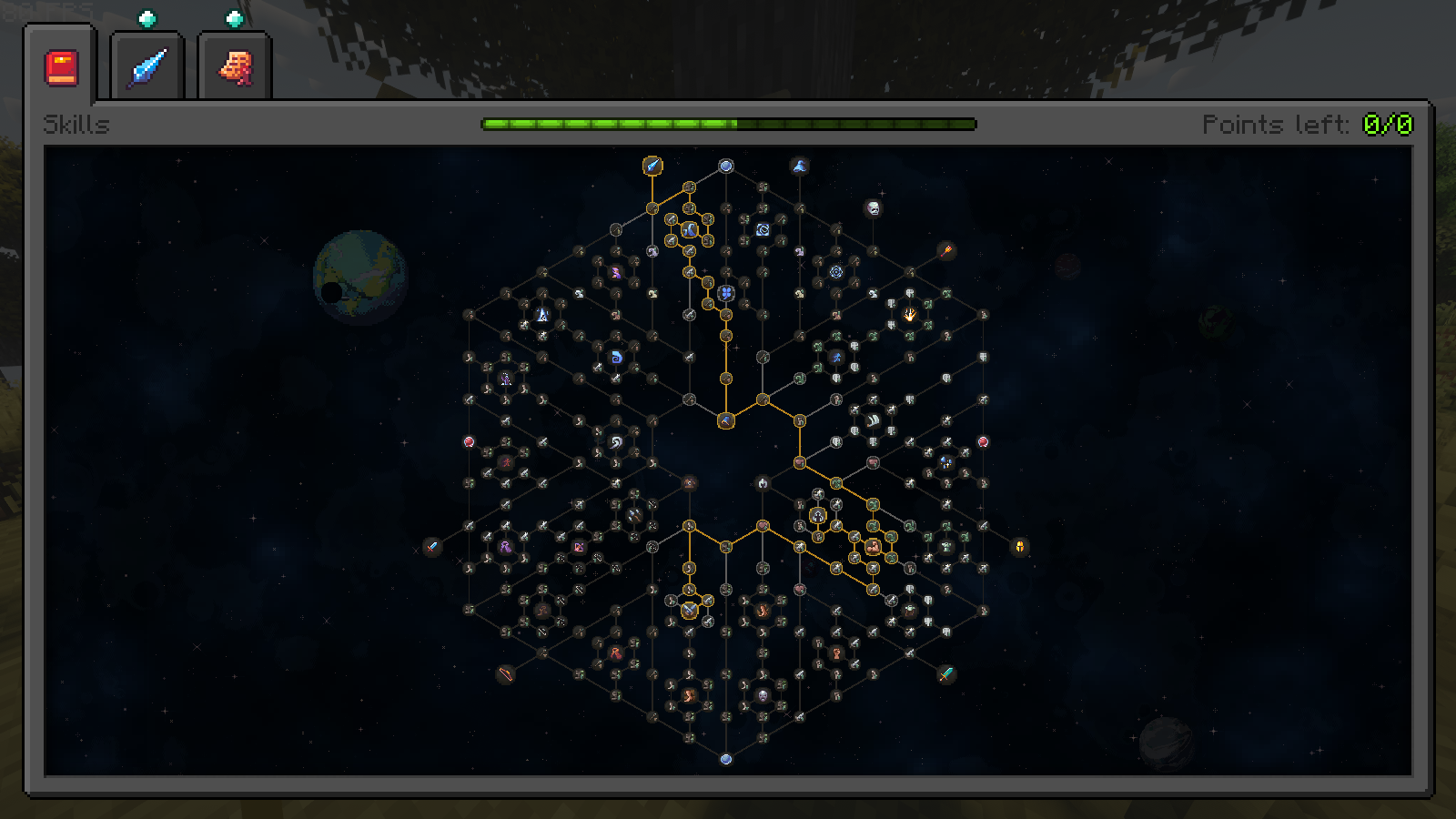The image size is (1456, 819).
Task: Click the flaming arrow skill node on far right
Action: click(946, 251)
